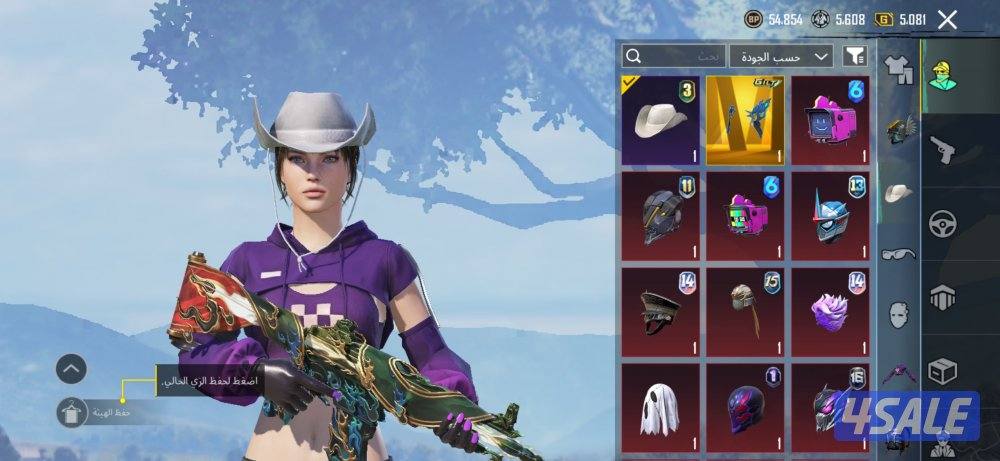Screen dimensions: 1000x461
Task: Open the steering wheel vehicles tab
Action: tap(943, 223)
